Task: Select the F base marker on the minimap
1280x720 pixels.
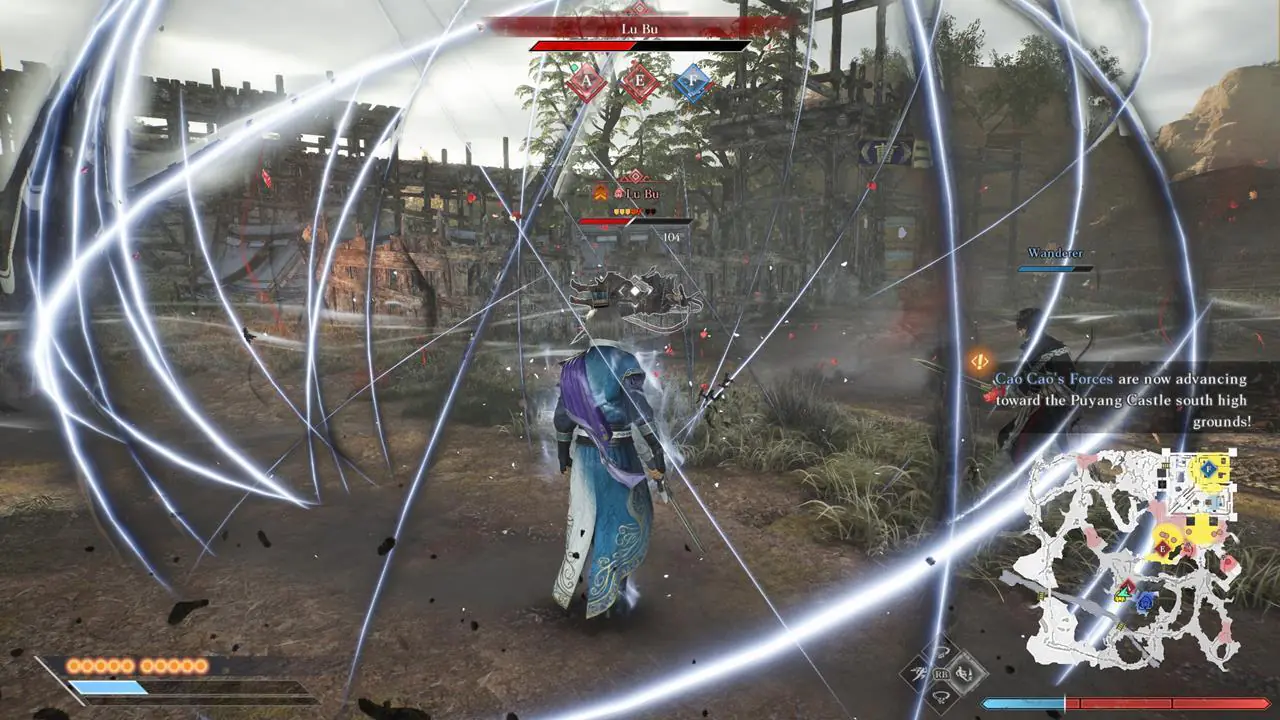Action: tap(1209, 469)
